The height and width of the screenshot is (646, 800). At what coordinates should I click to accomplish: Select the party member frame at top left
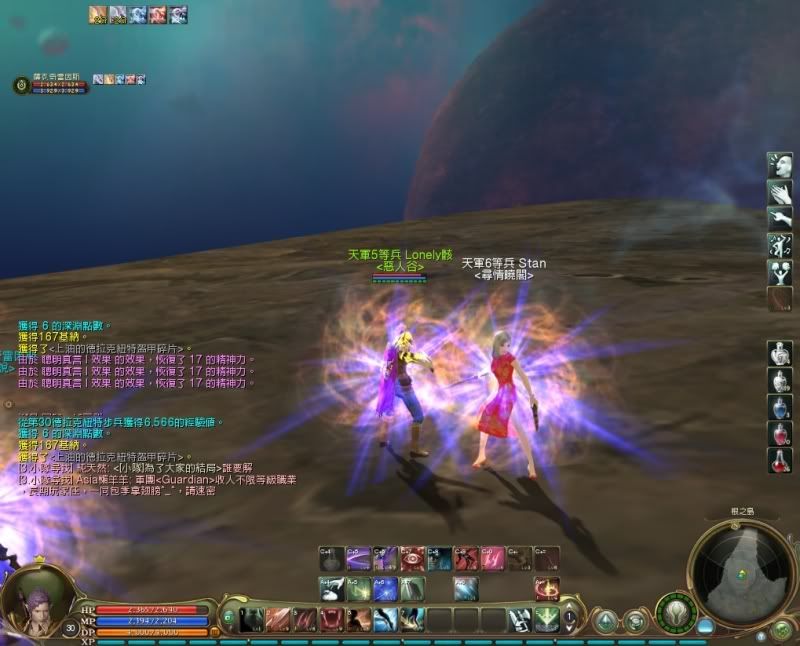tap(50, 85)
